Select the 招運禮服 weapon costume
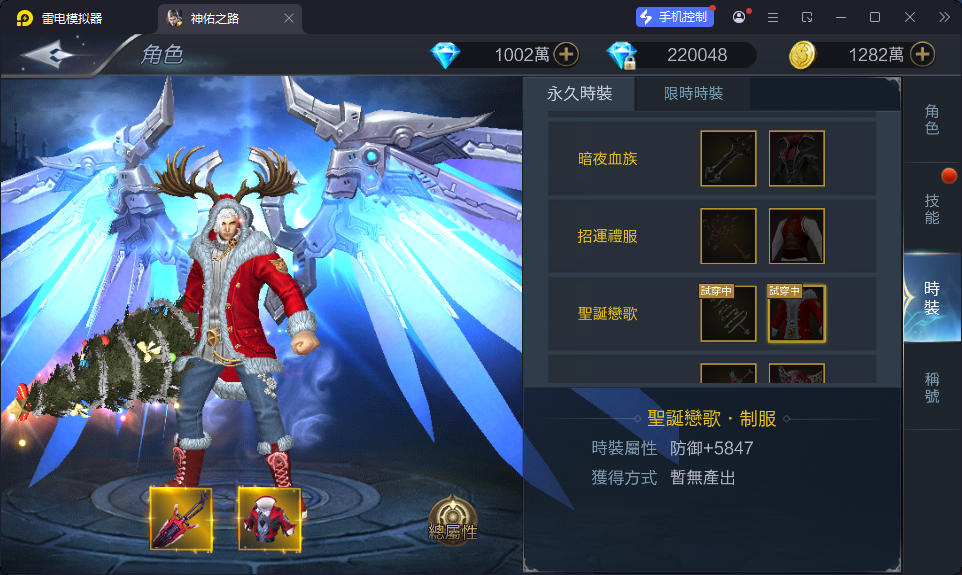The image size is (962, 575). point(728,236)
